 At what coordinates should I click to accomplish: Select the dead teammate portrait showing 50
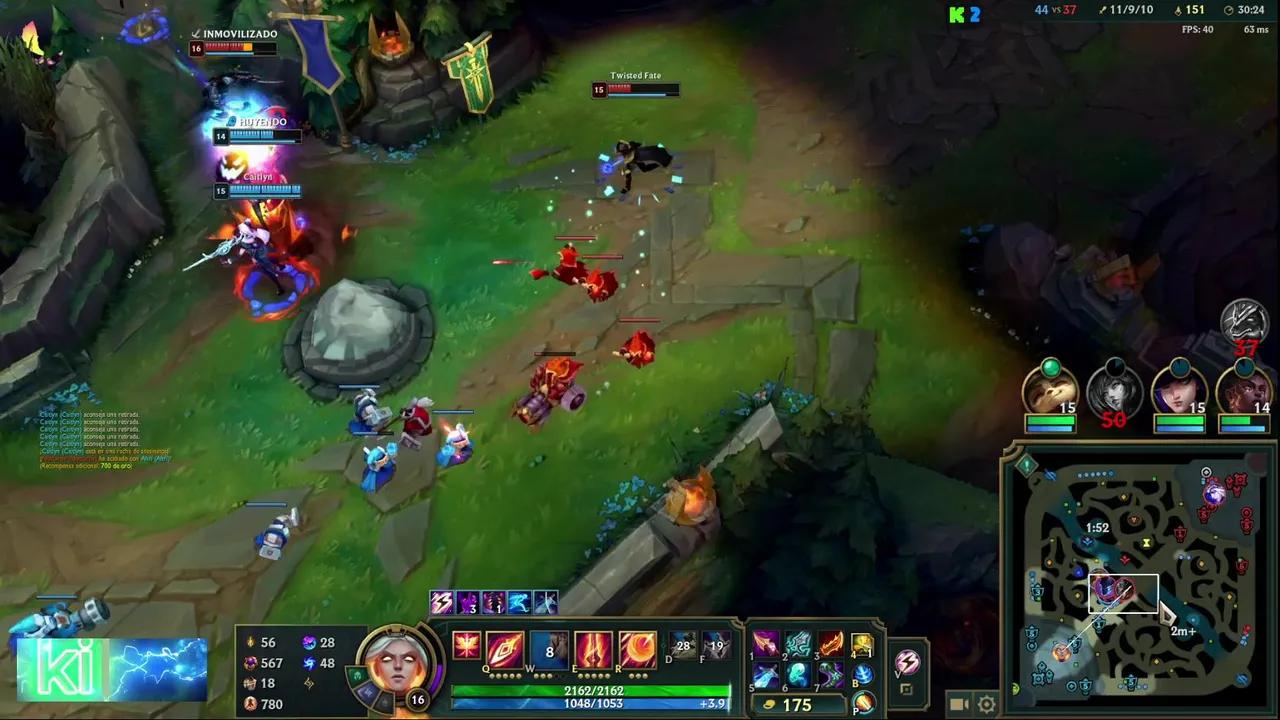[x=1114, y=395]
